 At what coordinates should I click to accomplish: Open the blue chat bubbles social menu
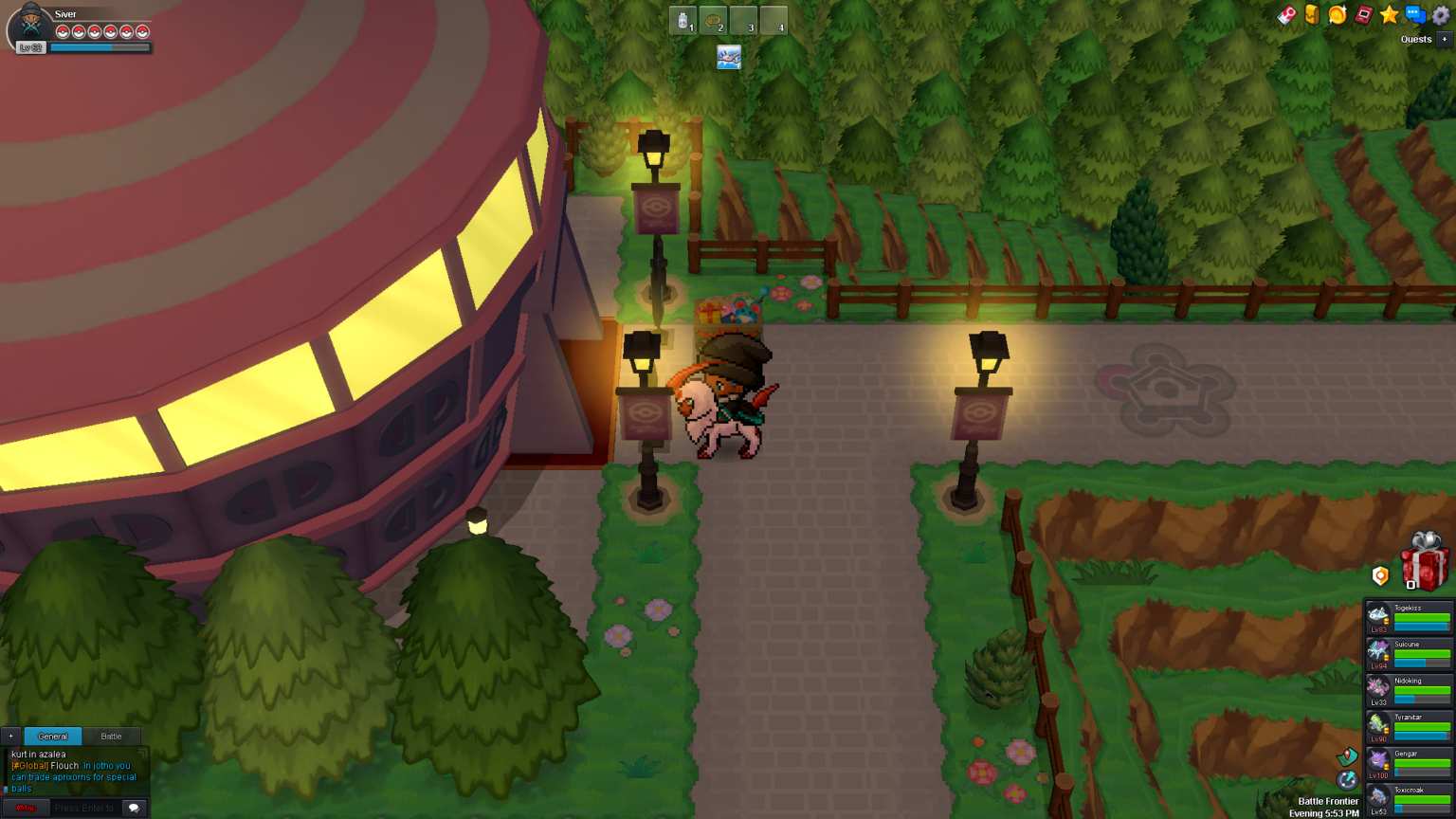click(x=1415, y=14)
